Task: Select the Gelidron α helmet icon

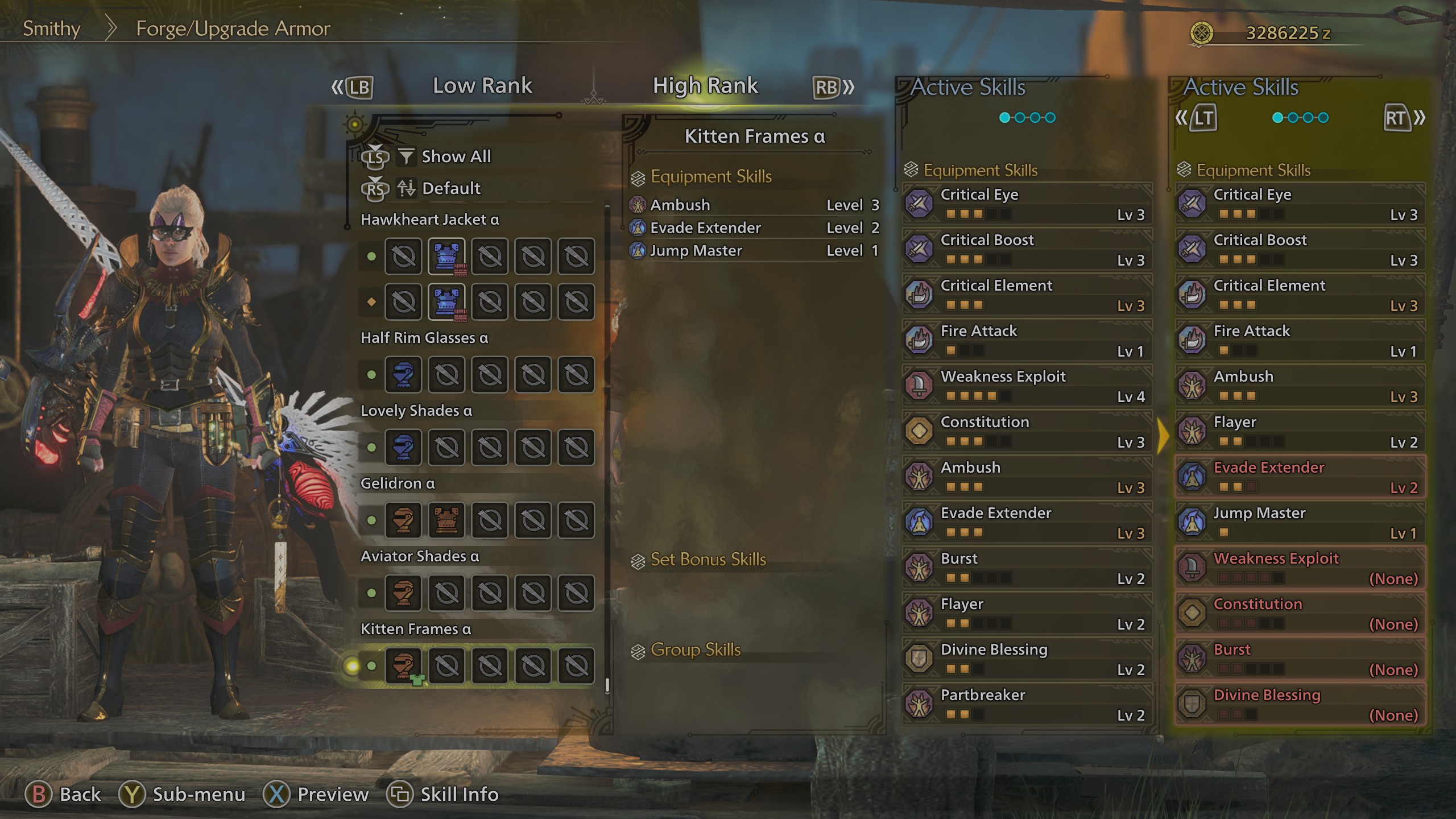Action: (404, 520)
